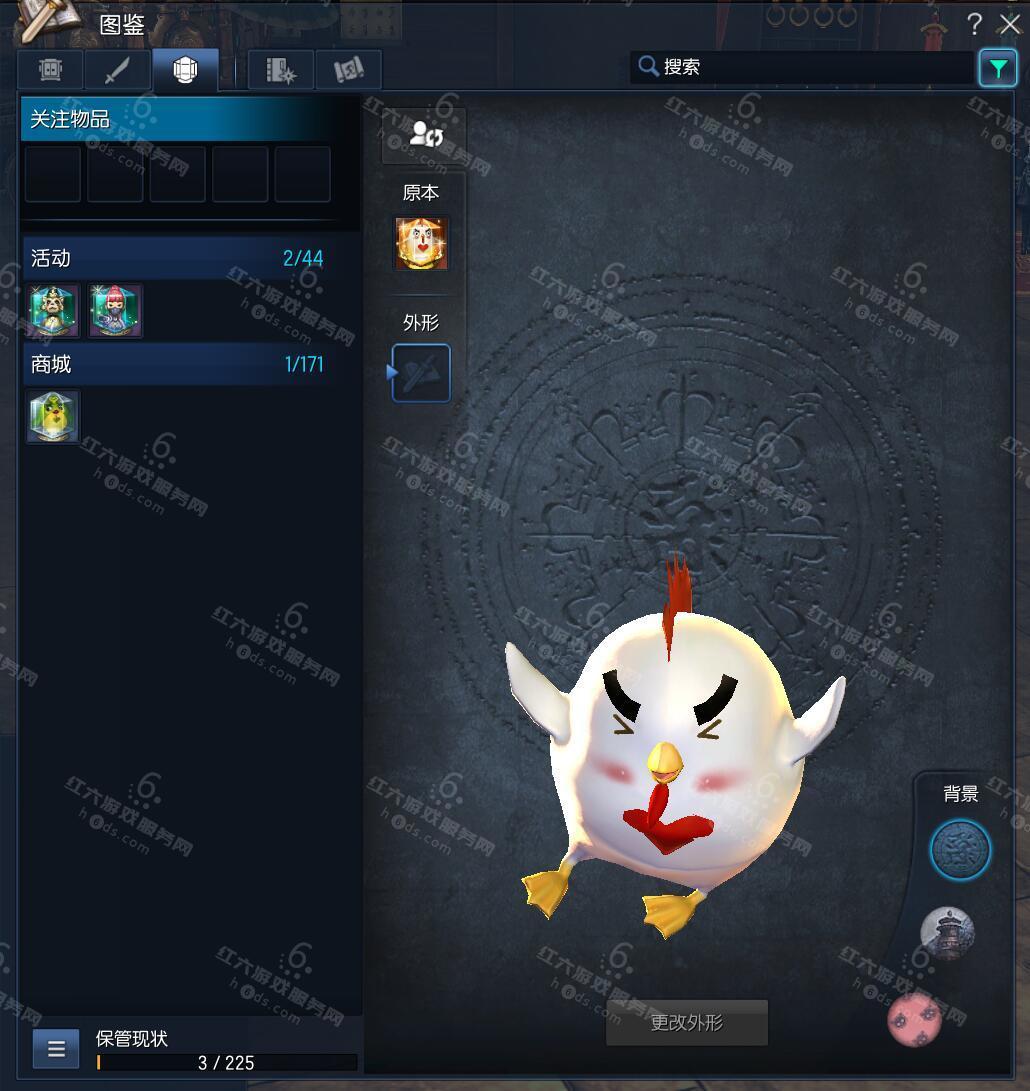Open the question mark help
Image resolution: width=1030 pixels, height=1091 pixels.
coord(974,25)
